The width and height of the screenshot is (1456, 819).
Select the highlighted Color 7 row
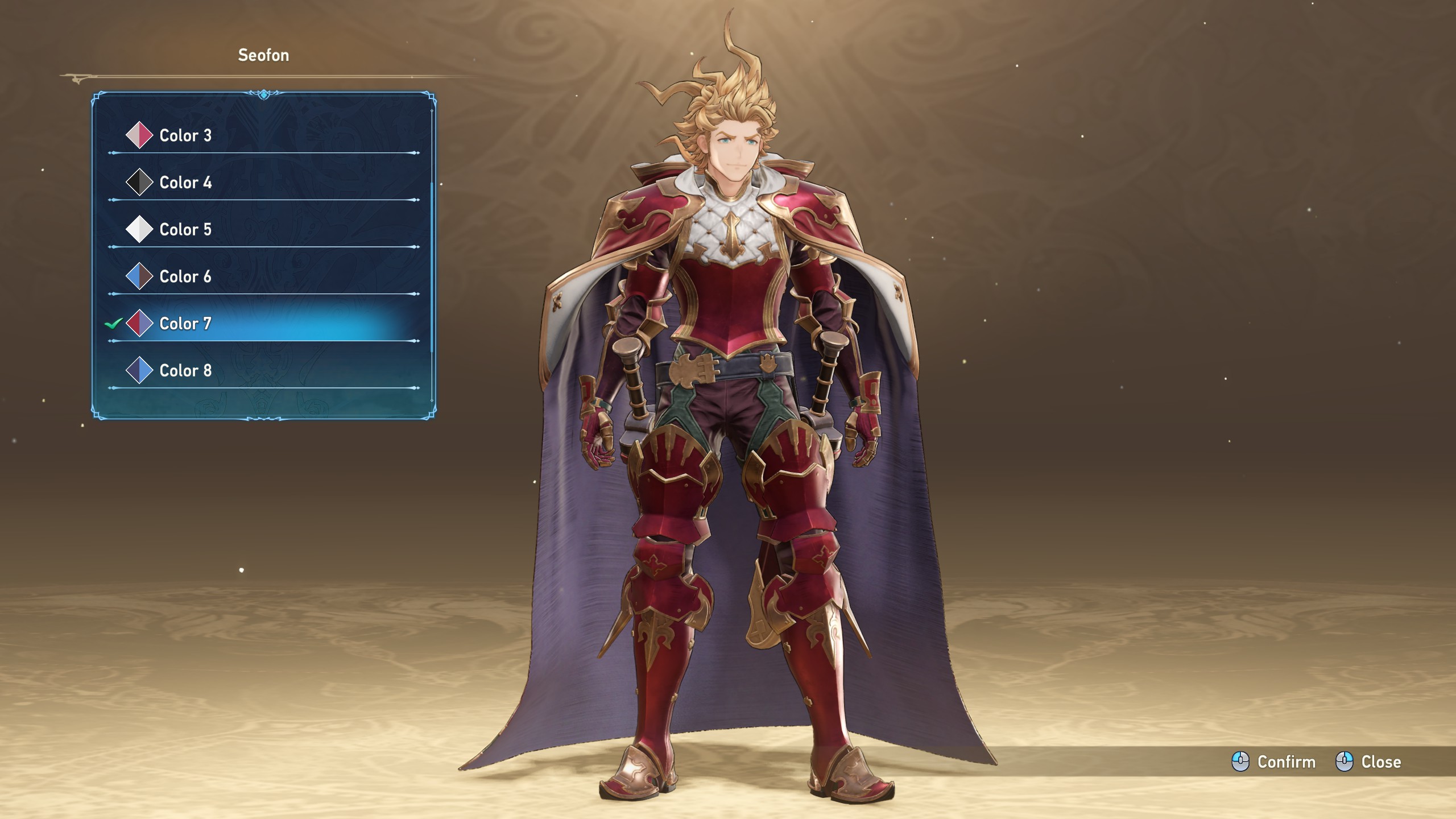point(185,324)
